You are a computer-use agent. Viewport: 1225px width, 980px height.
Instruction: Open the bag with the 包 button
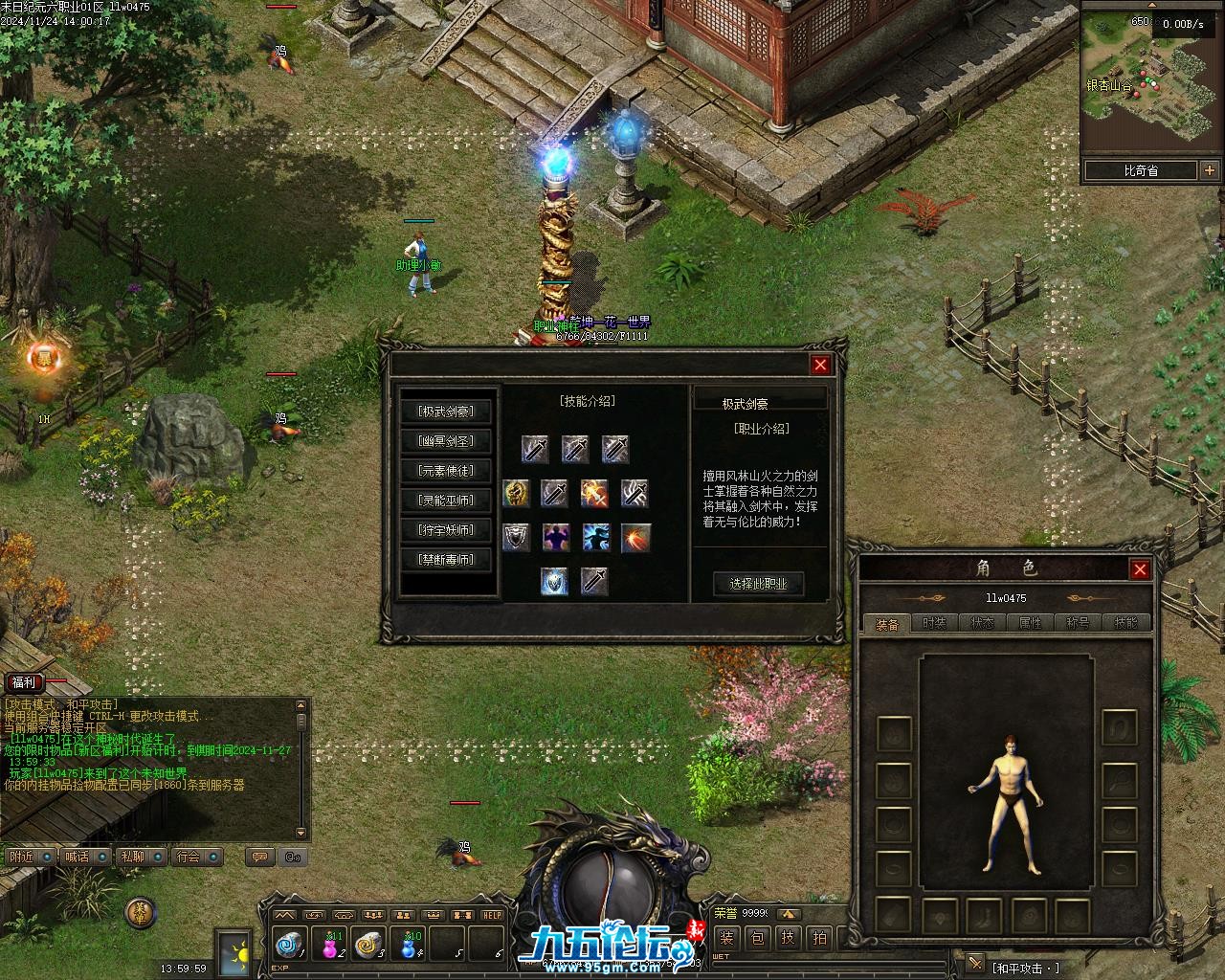click(756, 938)
